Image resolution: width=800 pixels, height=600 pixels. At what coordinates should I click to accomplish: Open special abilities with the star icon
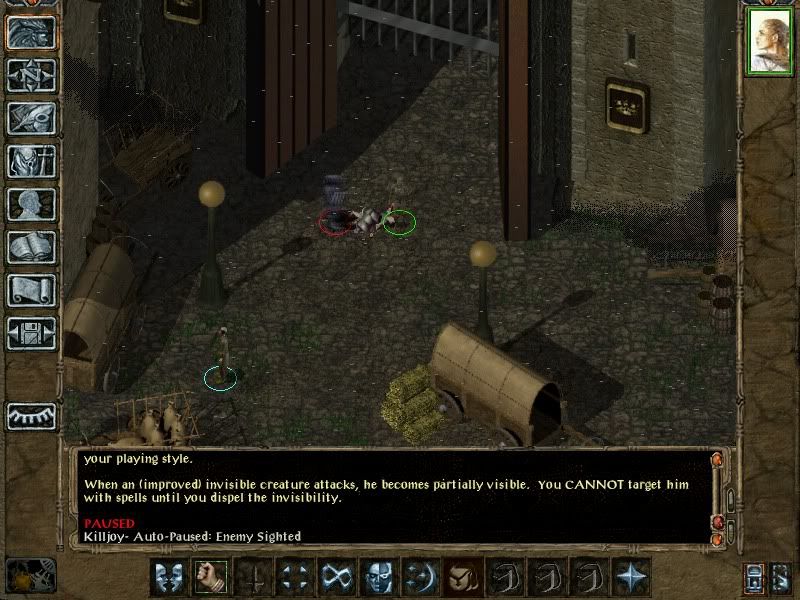coord(630,576)
